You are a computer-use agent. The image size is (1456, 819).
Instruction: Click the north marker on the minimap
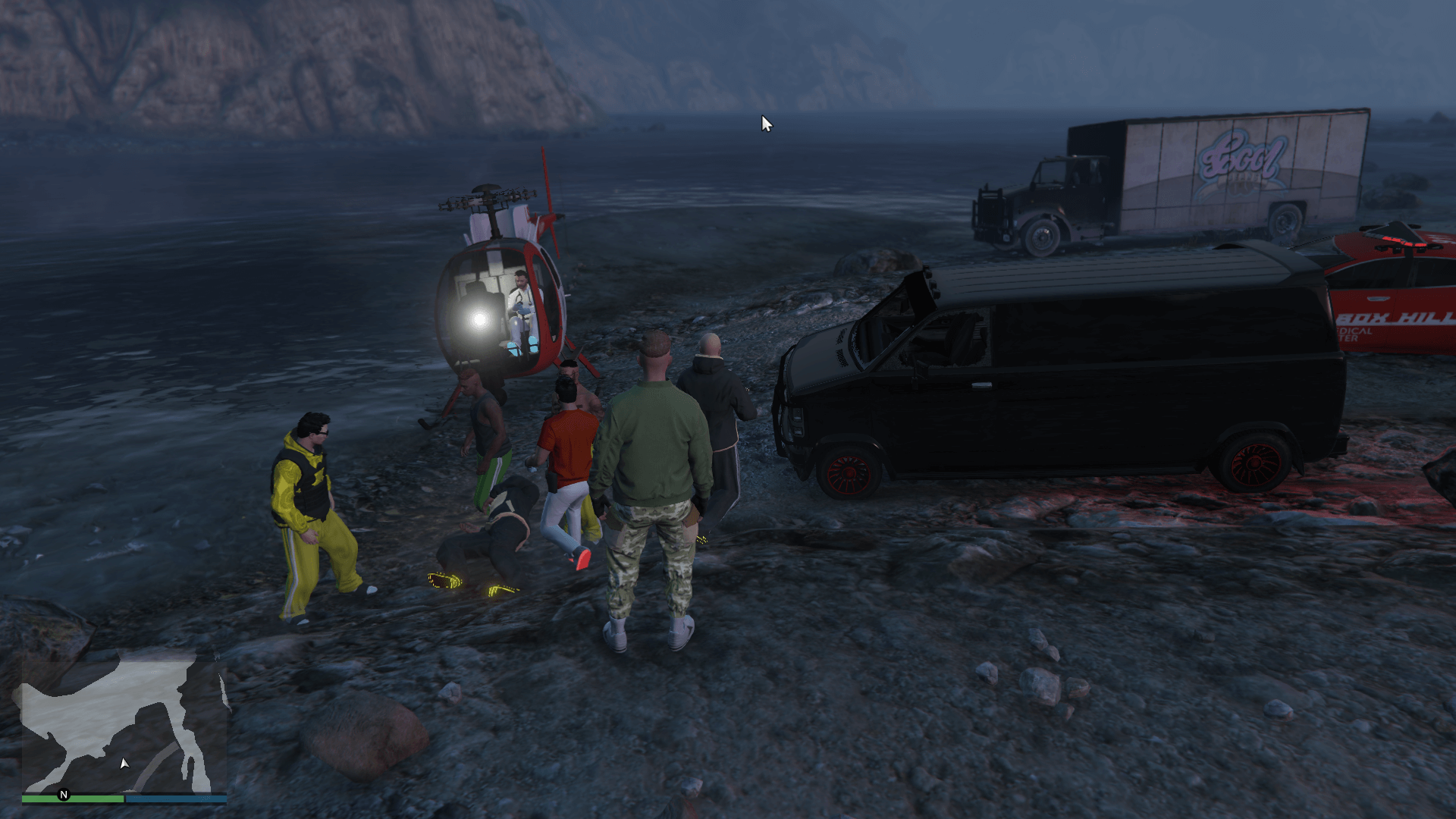click(x=63, y=795)
